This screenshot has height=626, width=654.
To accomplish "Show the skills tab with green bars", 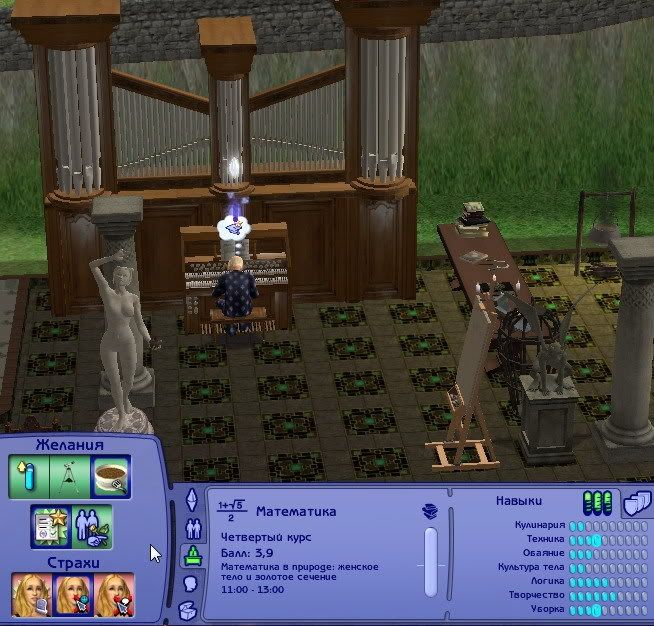I will coord(596,502).
